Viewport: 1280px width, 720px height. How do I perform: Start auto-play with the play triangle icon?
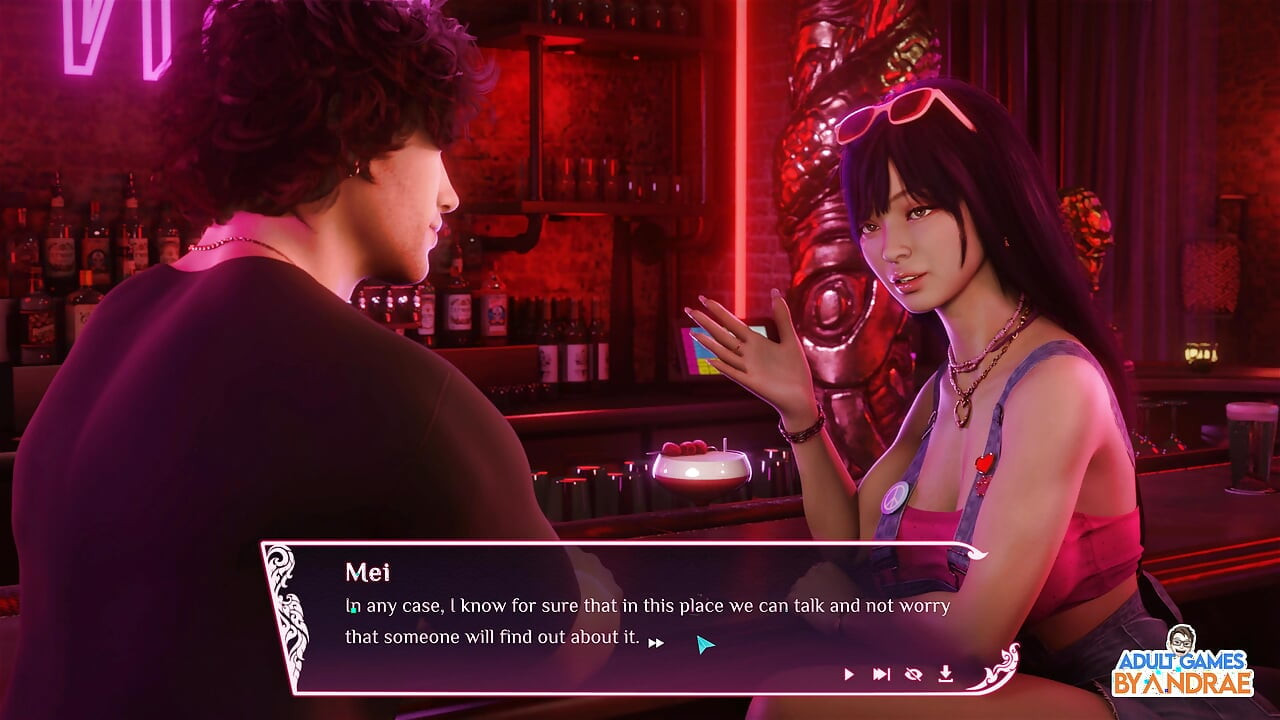[849, 675]
